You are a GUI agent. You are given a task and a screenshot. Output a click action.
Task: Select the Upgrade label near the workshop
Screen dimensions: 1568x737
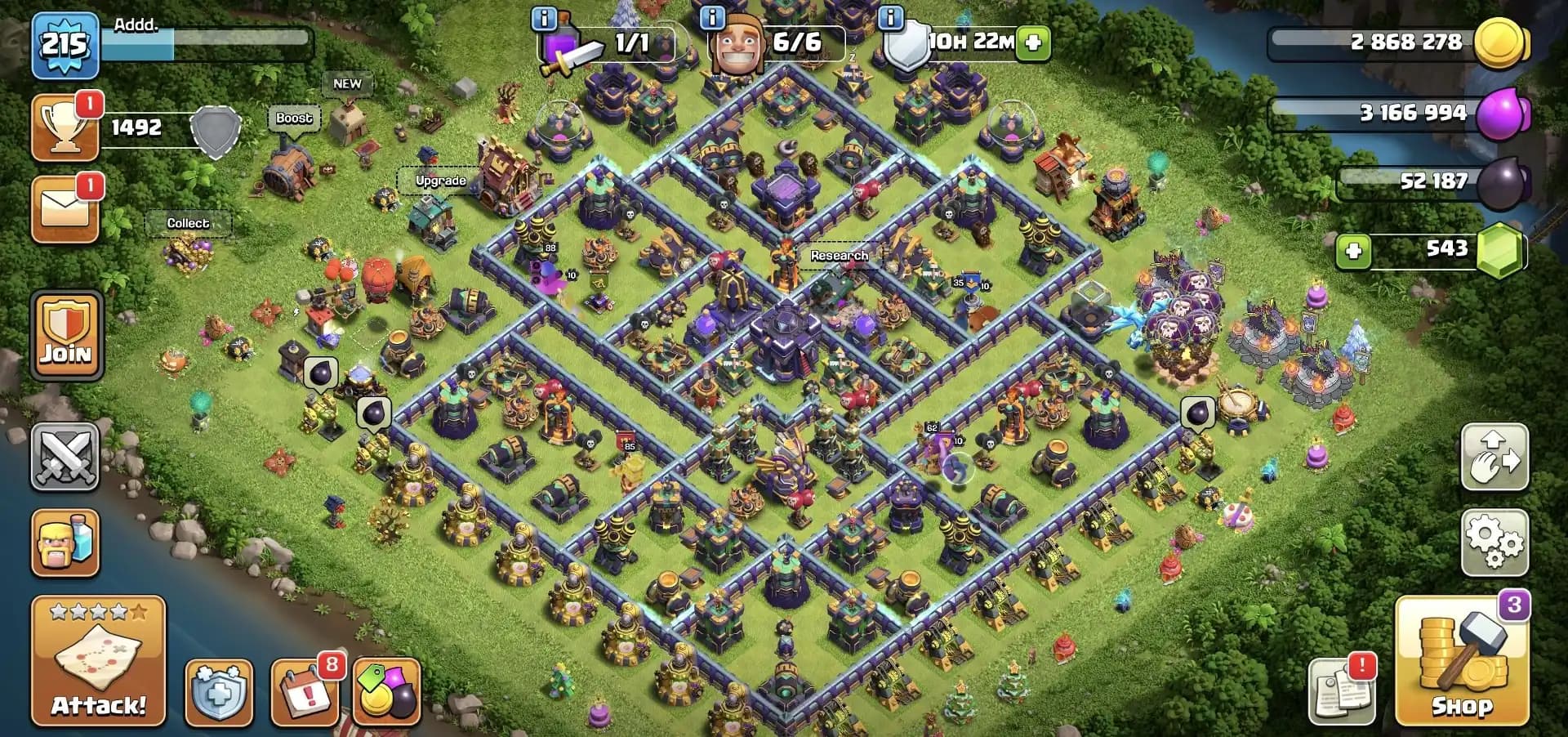(x=441, y=181)
